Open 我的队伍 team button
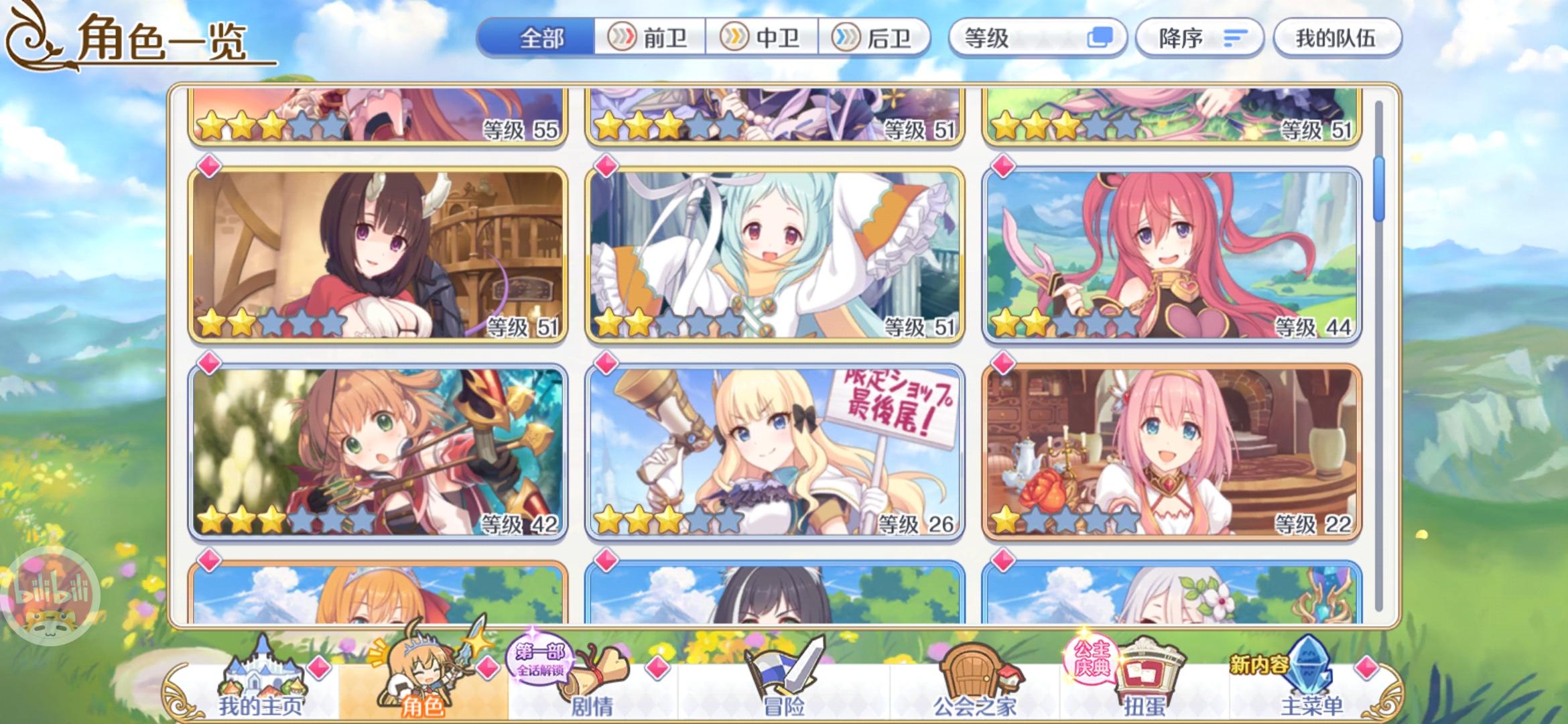 pyautogui.click(x=1337, y=38)
